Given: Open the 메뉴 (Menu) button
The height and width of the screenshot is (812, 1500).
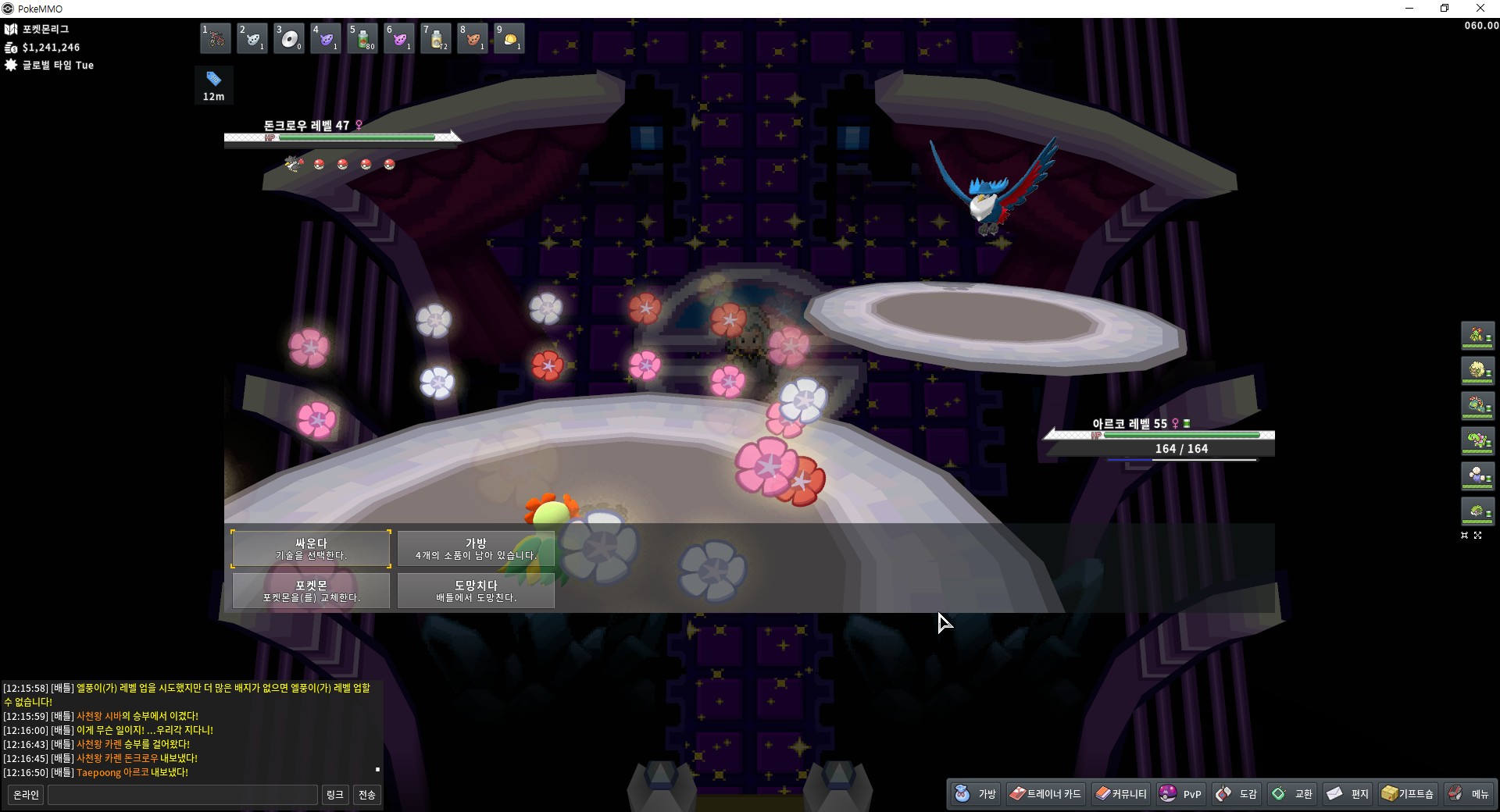Looking at the screenshot, I should (1469, 794).
